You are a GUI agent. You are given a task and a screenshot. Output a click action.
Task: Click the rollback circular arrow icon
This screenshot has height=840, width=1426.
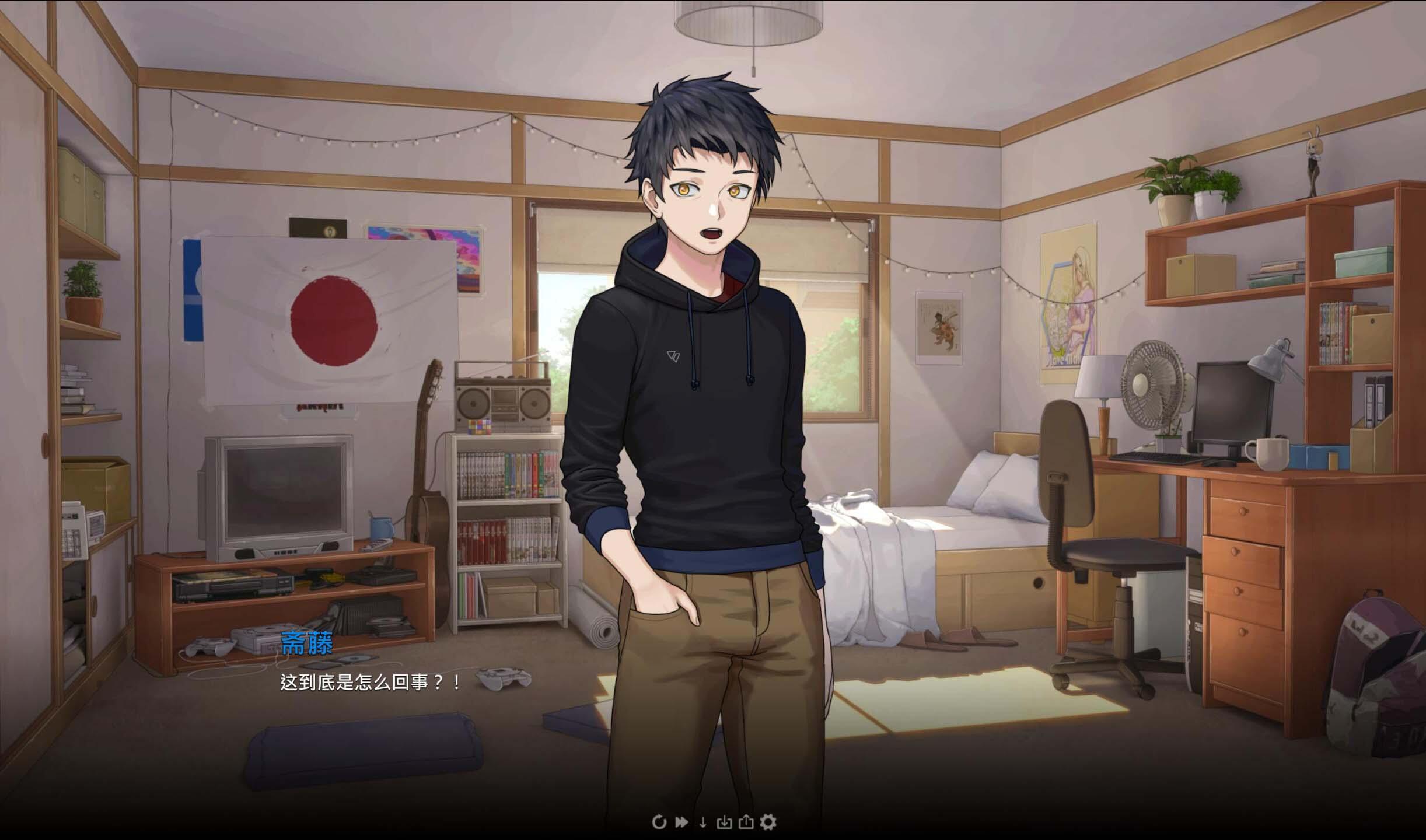tap(659, 822)
